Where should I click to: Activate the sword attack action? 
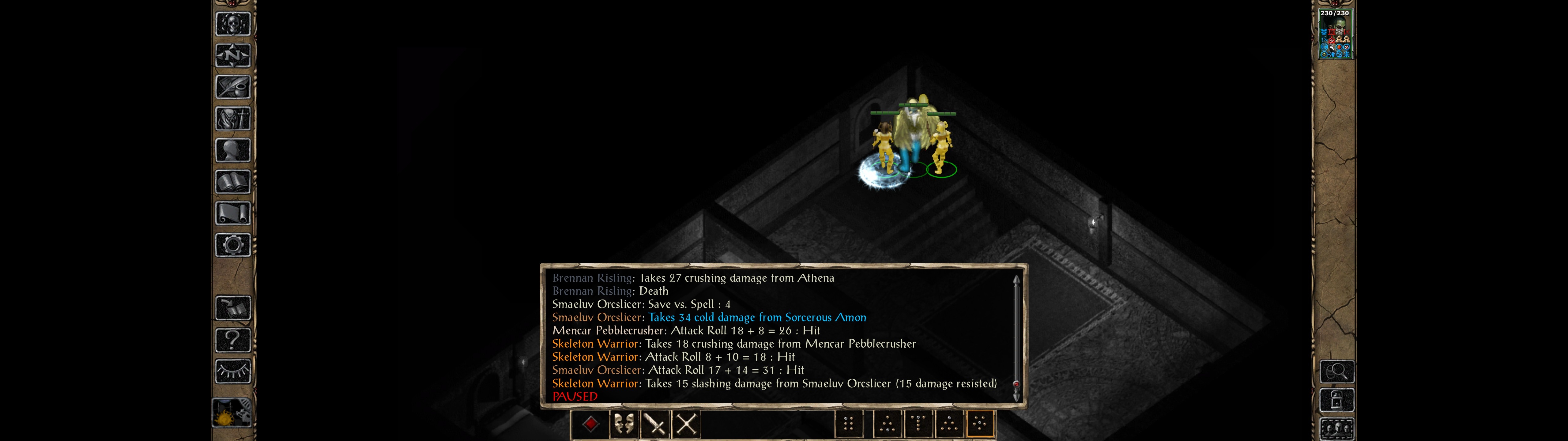click(655, 424)
